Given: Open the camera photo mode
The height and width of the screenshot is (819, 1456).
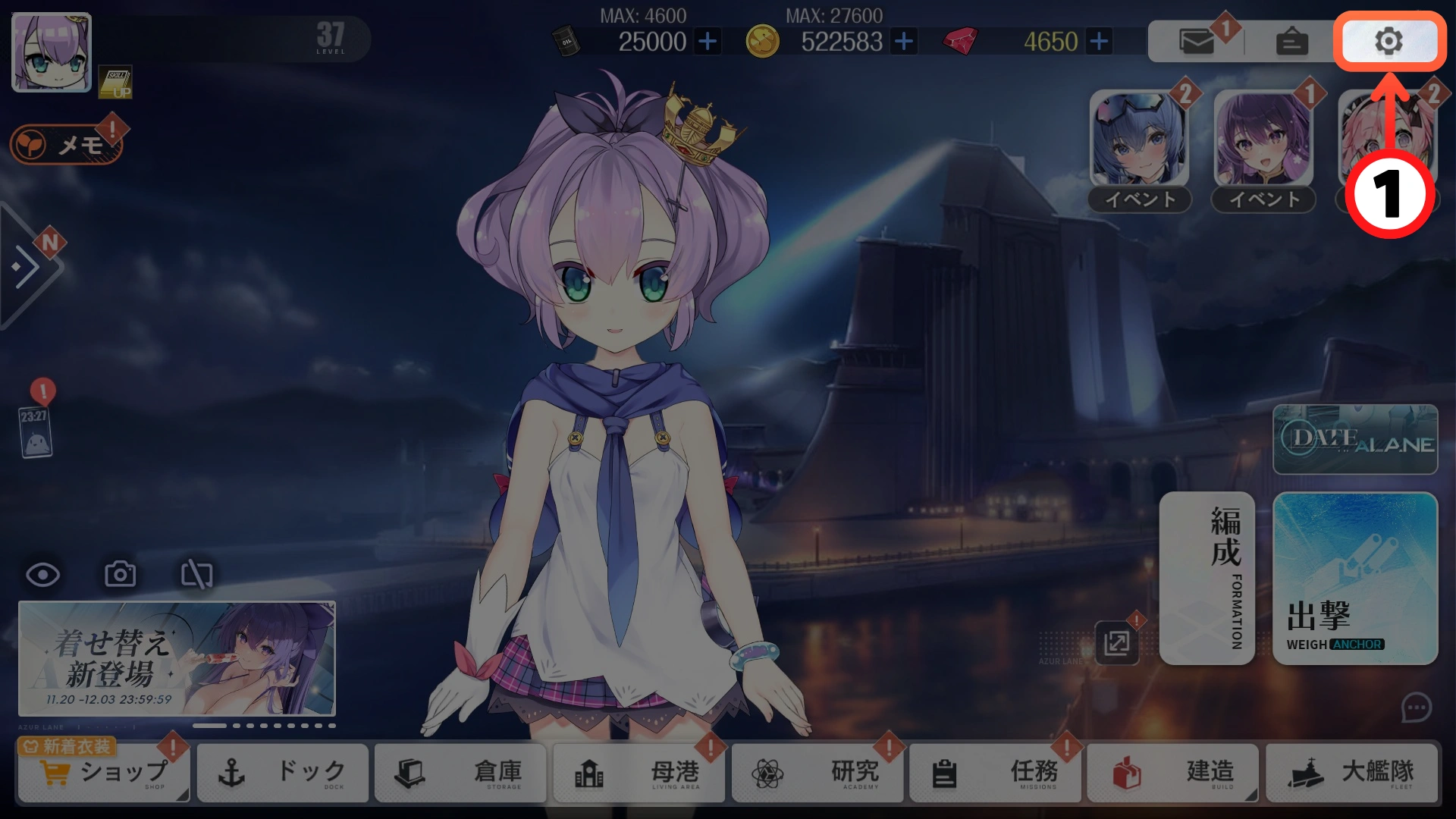Looking at the screenshot, I should [x=120, y=575].
